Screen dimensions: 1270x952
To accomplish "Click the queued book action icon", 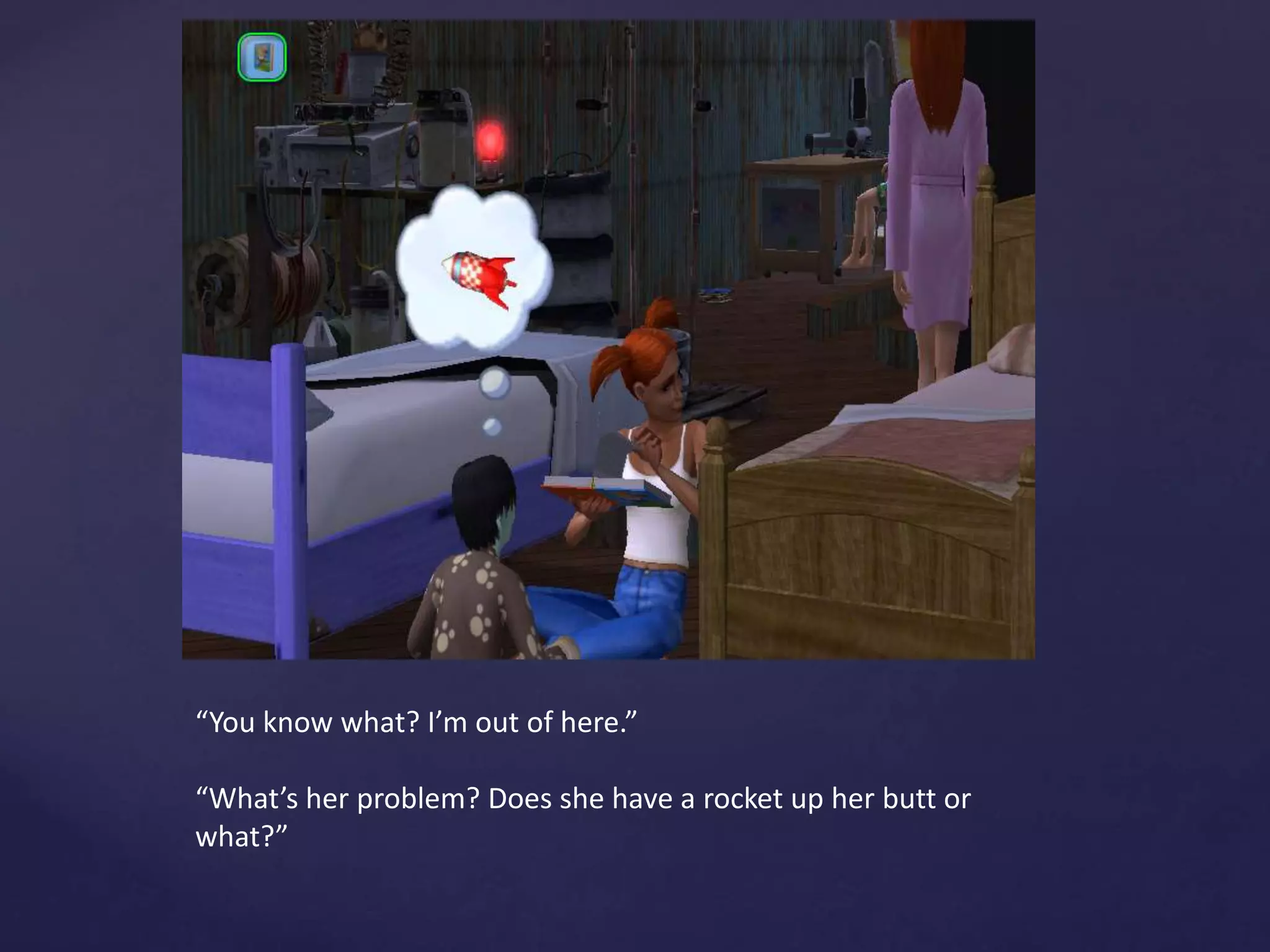I will 262,58.
